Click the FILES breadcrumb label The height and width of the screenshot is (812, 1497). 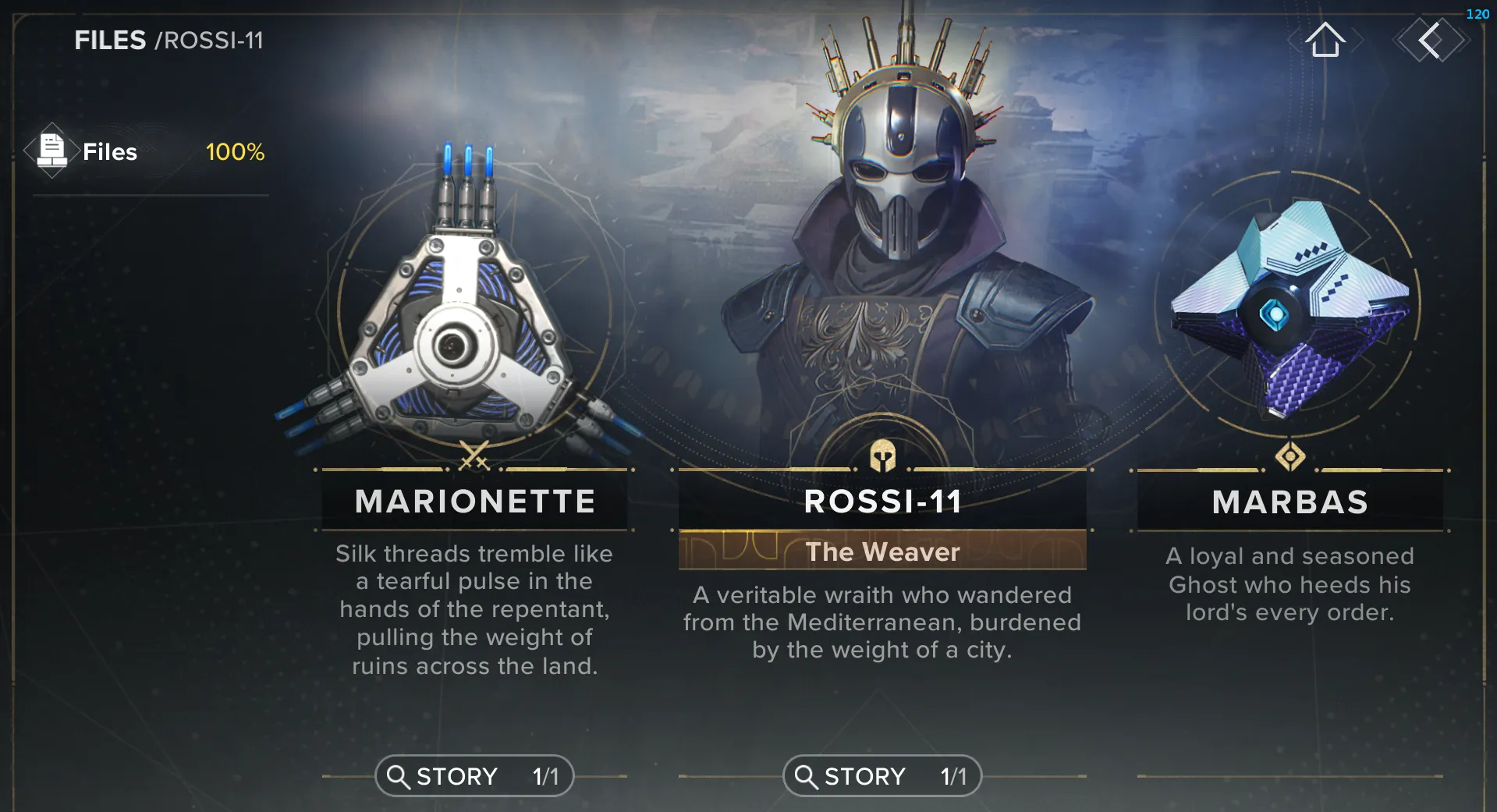click(x=112, y=40)
